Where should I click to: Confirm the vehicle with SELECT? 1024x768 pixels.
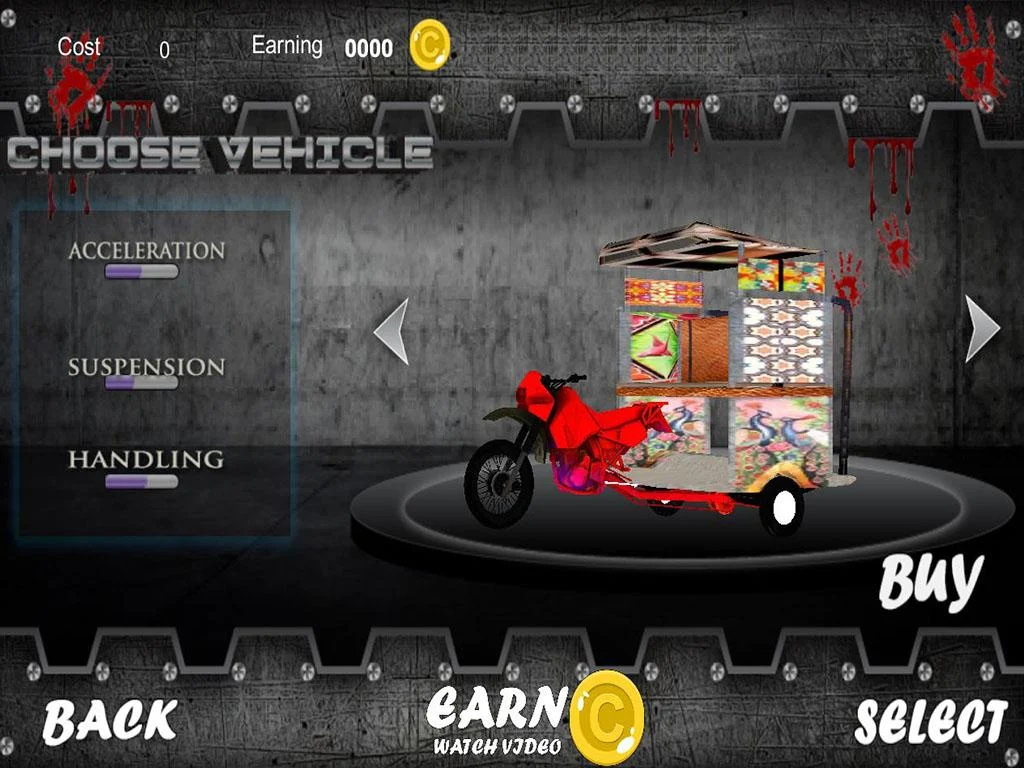coord(930,722)
